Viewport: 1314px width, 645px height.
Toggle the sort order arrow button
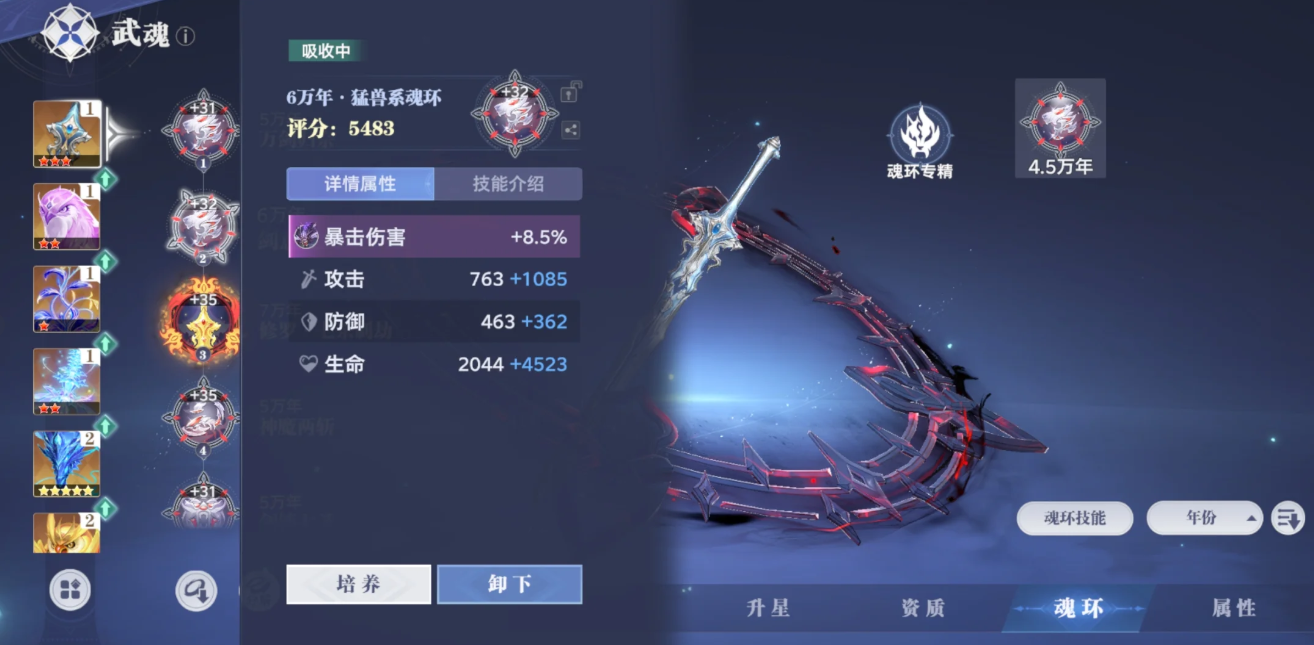pyautogui.click(x=1287, y=518)
